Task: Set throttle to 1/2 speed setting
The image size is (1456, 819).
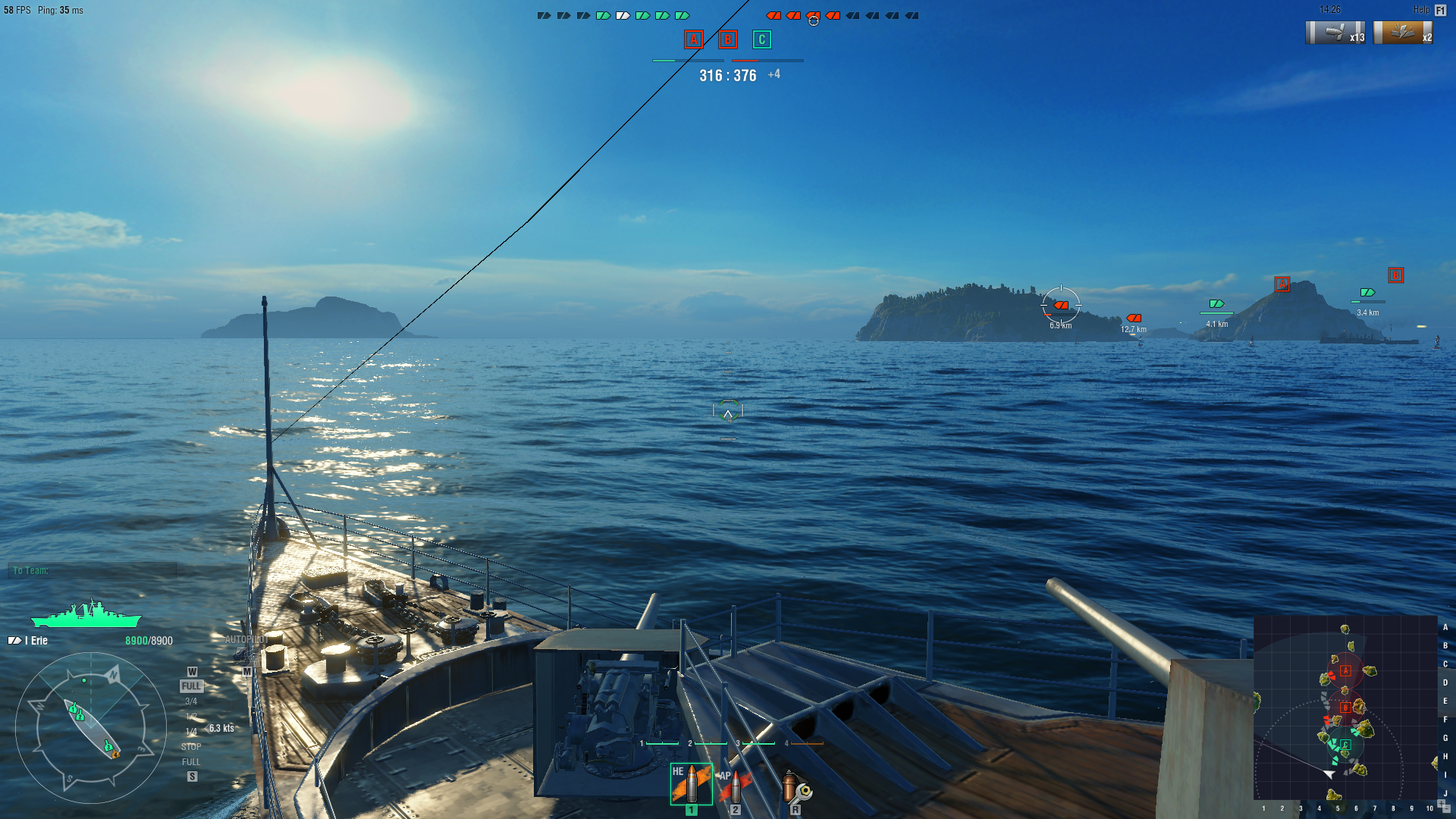Action: pos(191,716)
